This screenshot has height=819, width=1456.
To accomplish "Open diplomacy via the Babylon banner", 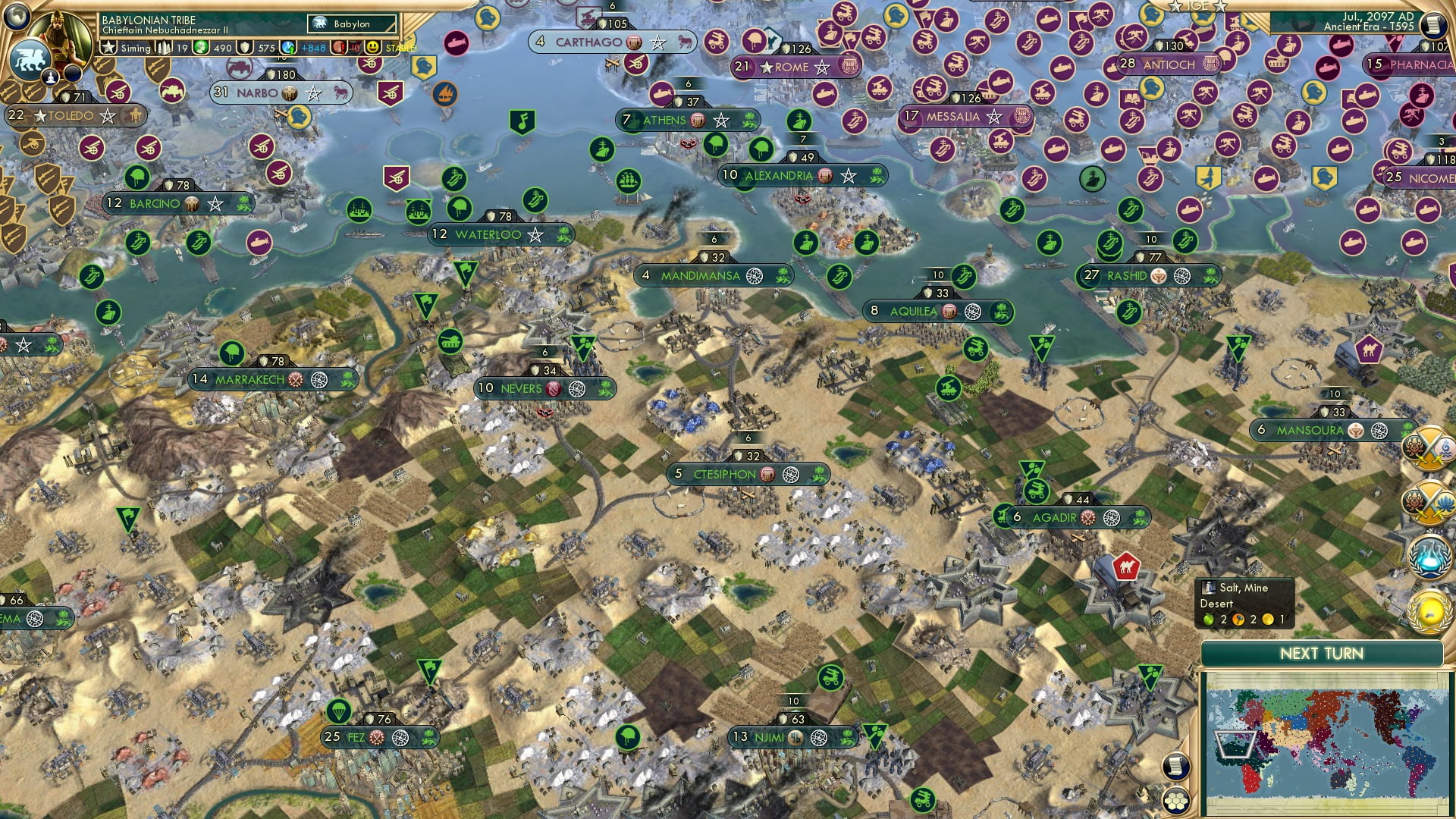I will 350,24.
